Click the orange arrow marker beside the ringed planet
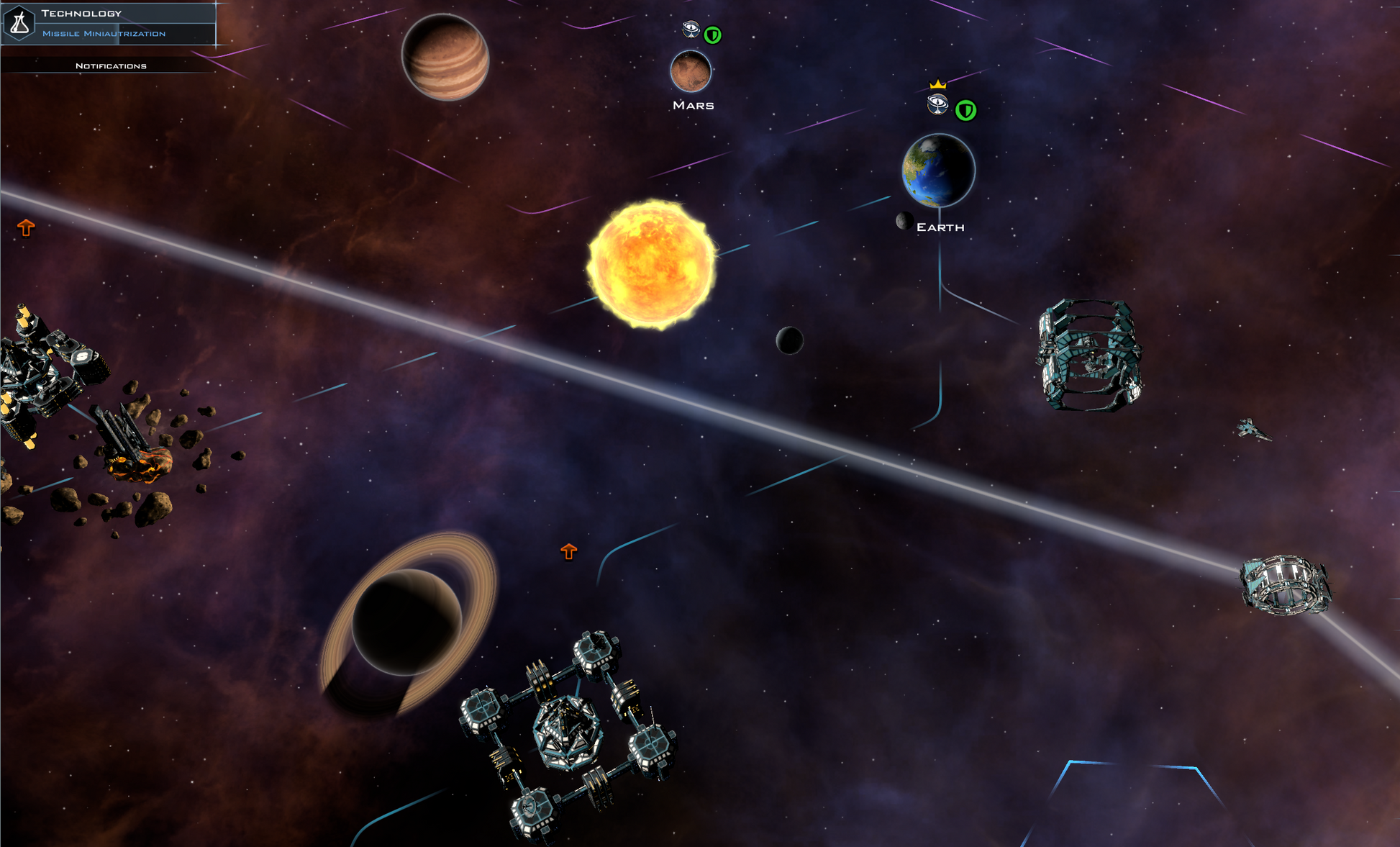1400x847 pixels. click(569, 552)
